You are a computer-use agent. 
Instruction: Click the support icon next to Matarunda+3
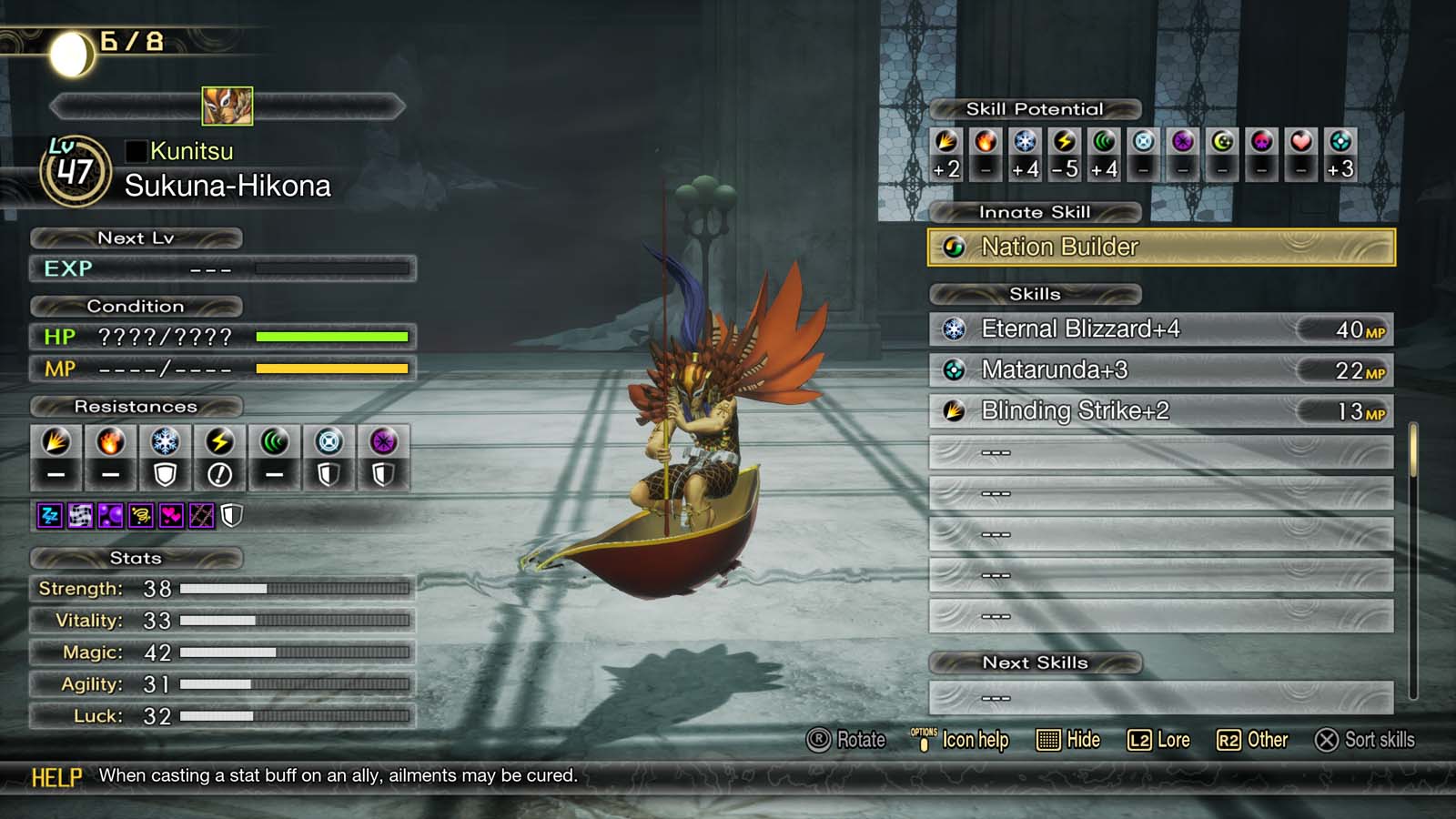pyautogui.click(x=954, y=370)
